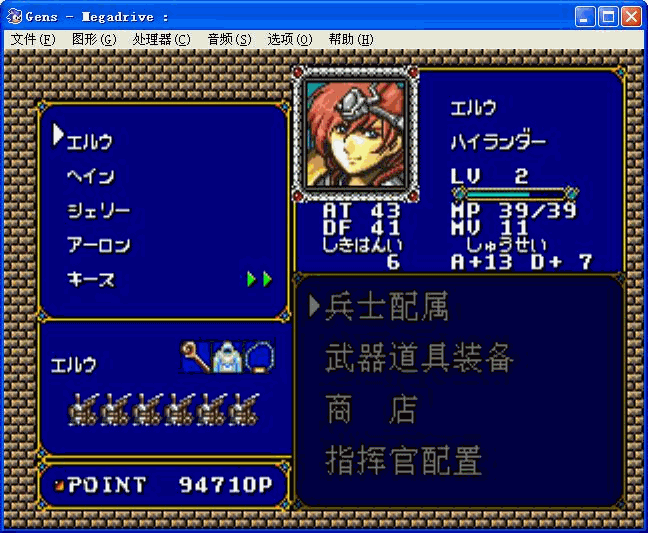This screenshot has height=533, width=648.
Task: Open the 文件 (File) menu
Action: tap(33, 39)
